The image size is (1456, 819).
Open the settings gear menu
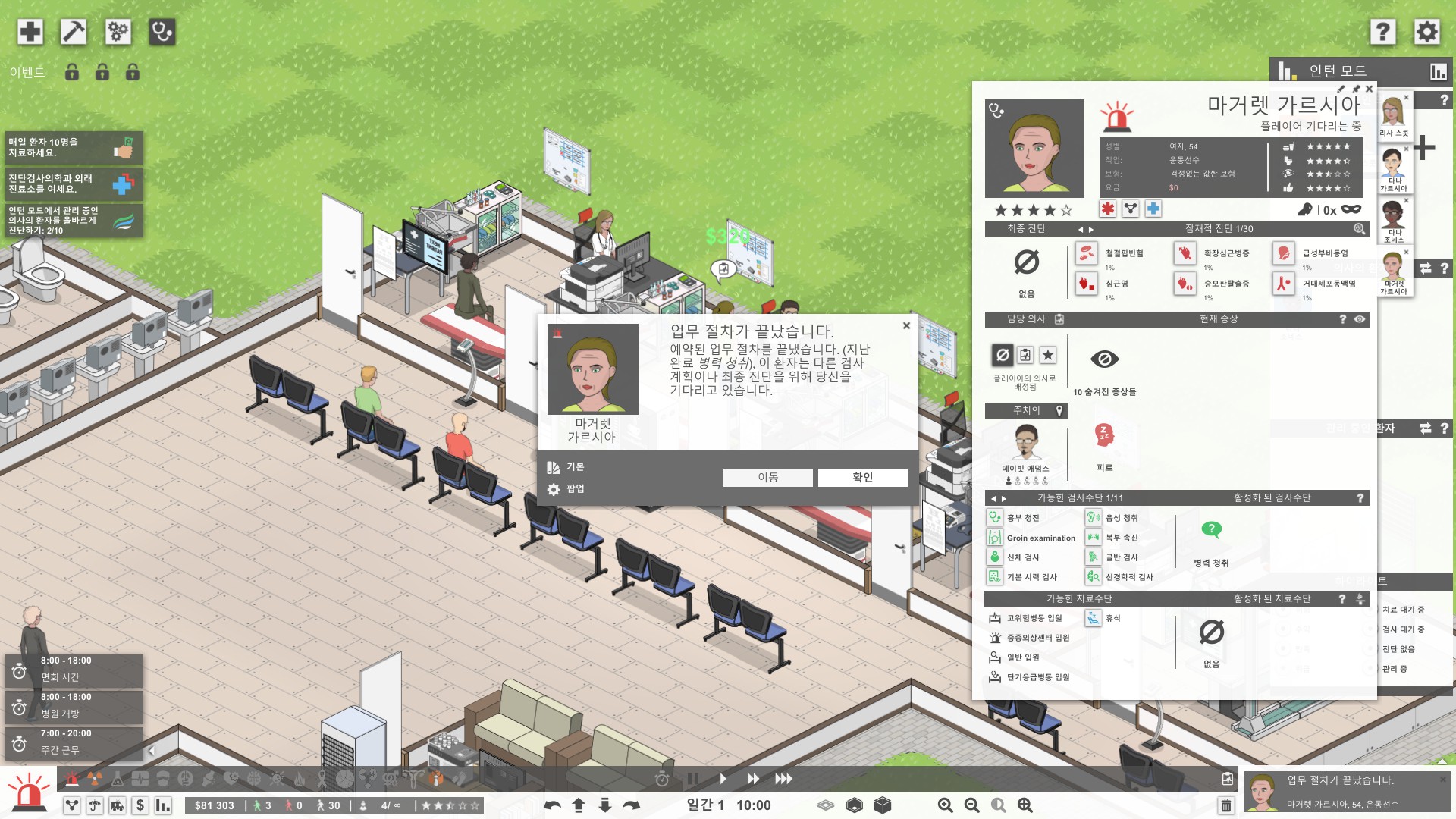click(1426, 32)
